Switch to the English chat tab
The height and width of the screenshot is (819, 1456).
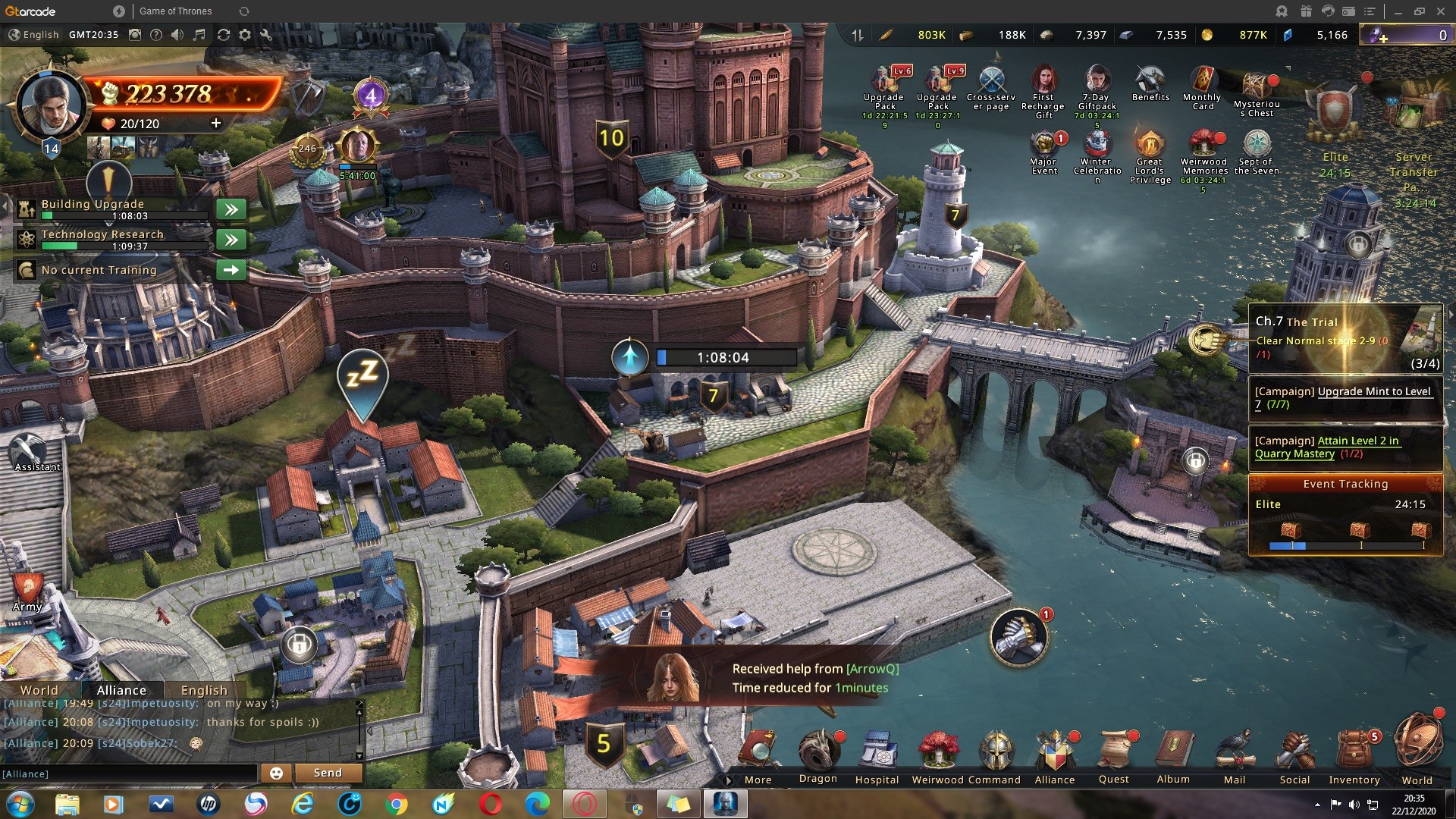[x=204, y=690]
